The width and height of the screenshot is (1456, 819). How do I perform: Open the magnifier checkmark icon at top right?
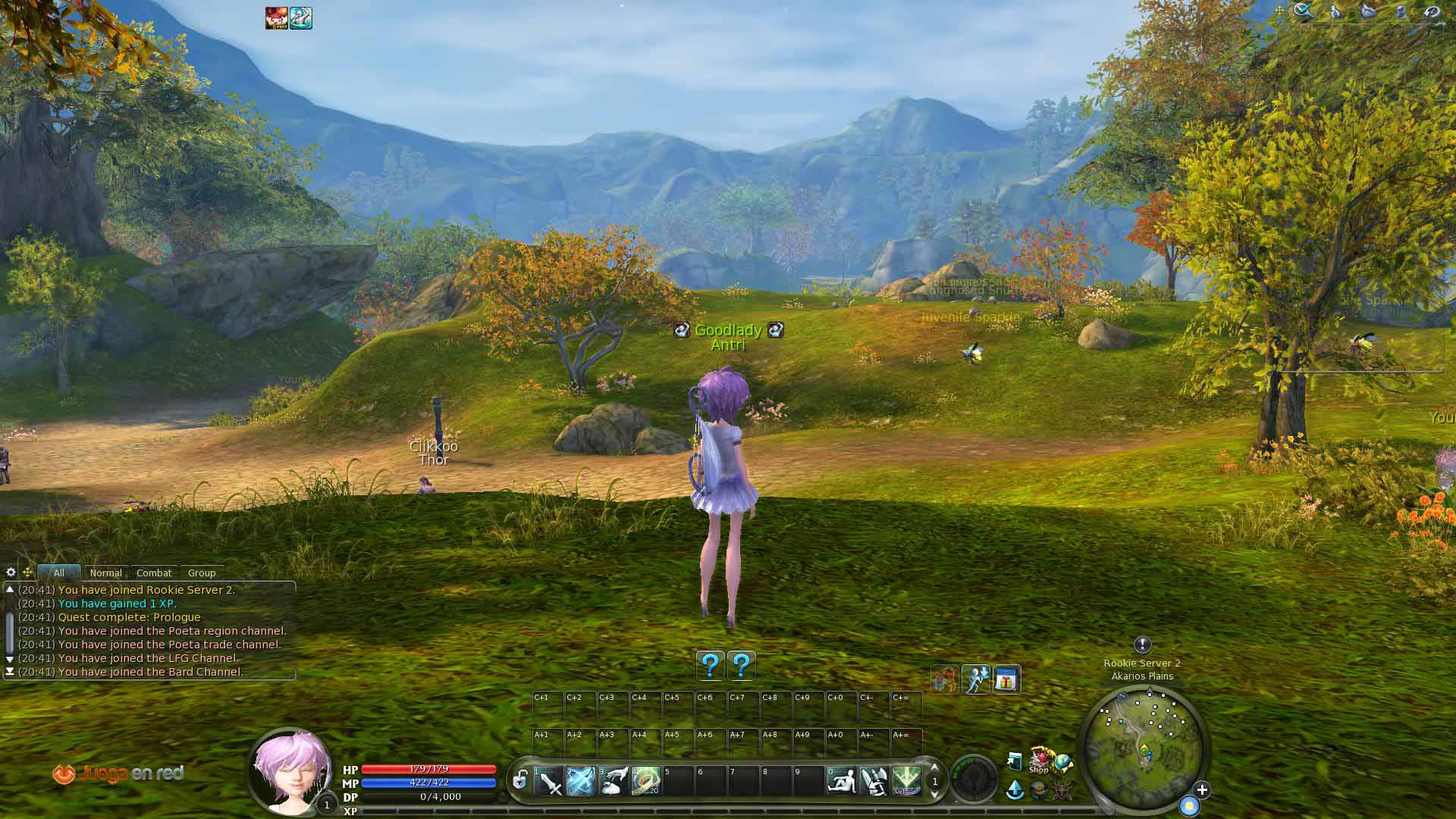[x=1304, y=11]
